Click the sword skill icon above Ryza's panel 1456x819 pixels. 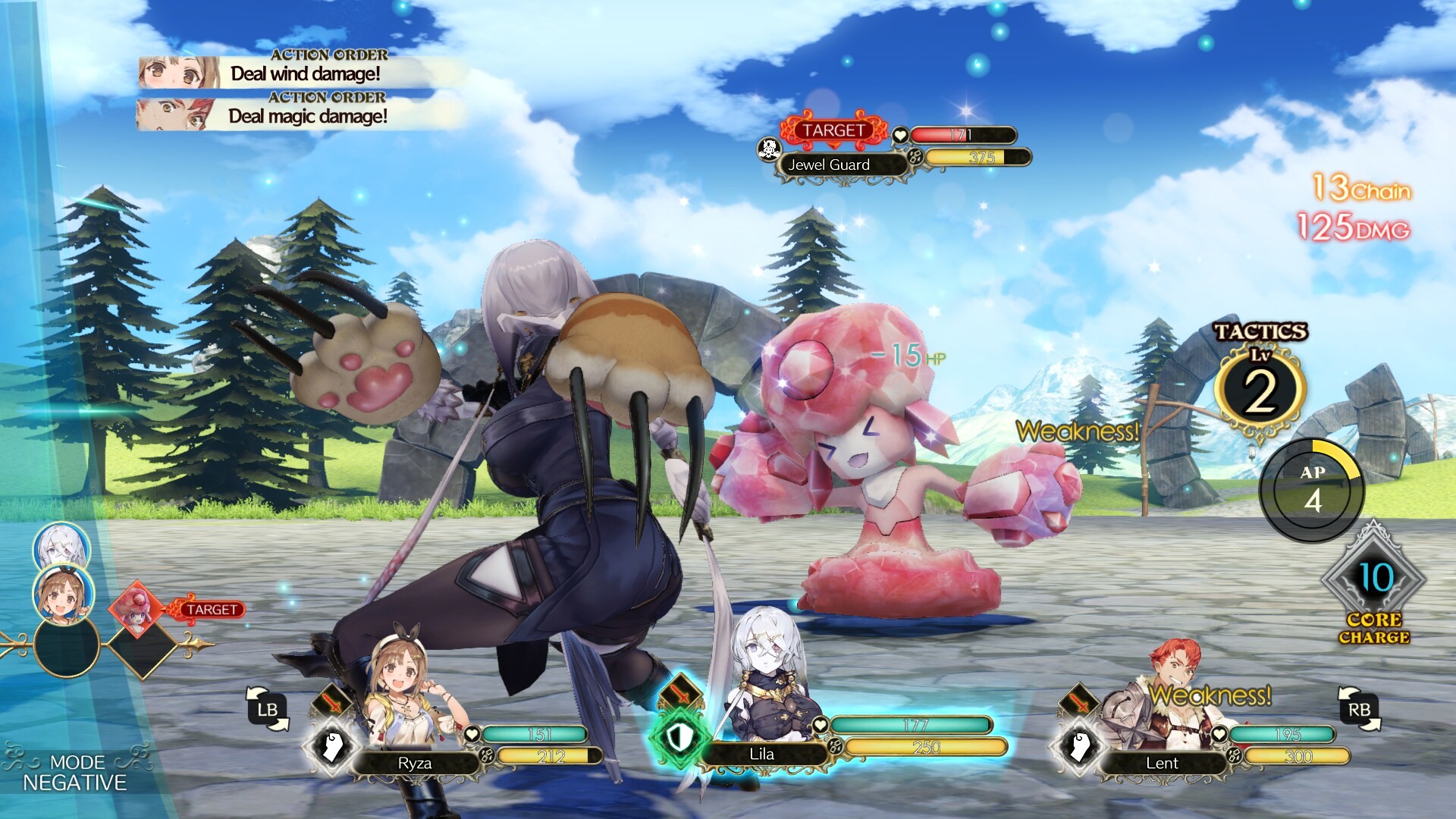tap(333, 702)
